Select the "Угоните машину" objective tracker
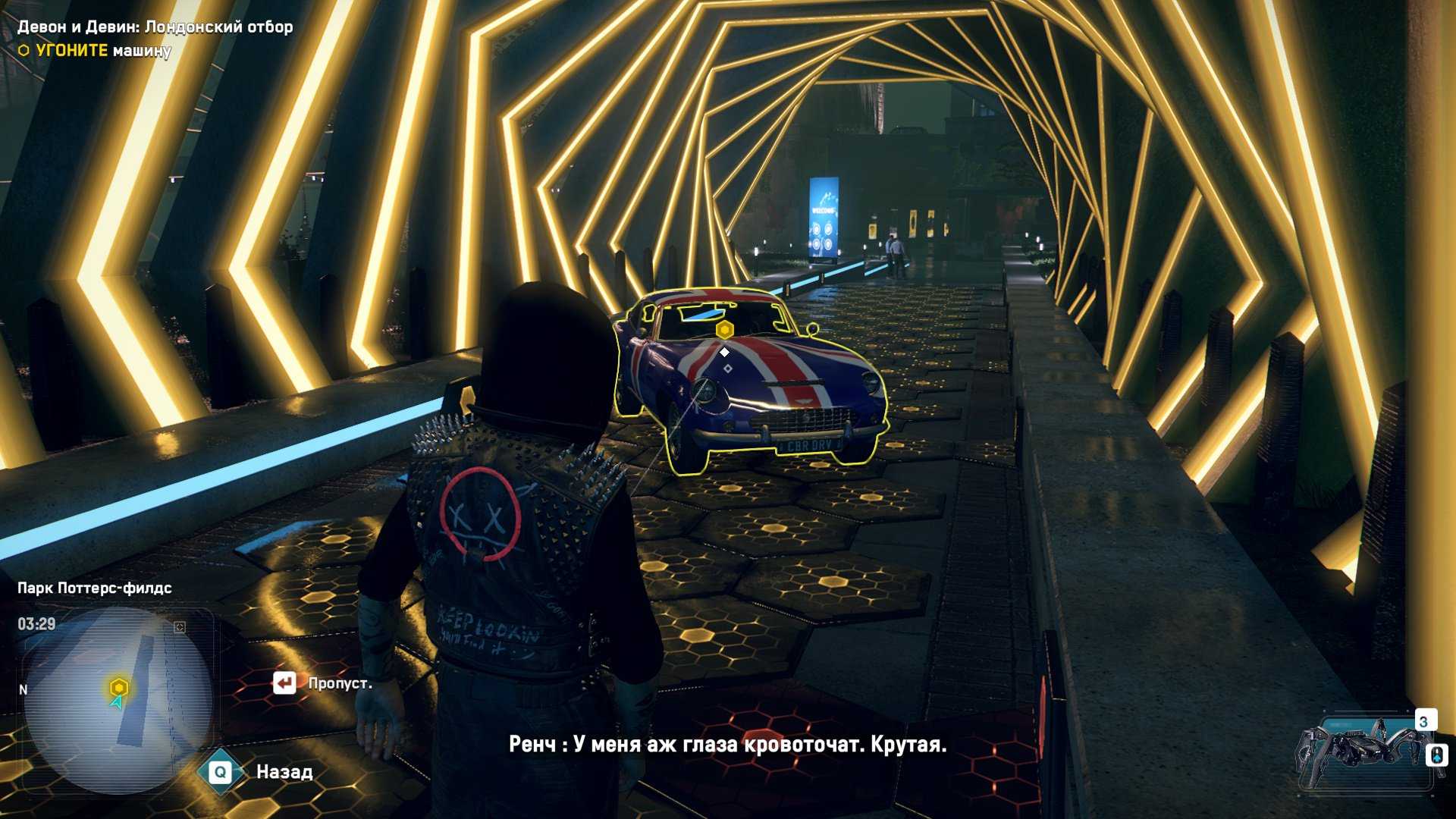The width and height of the screenshot is (1456, 819). [x=96, y=51]
